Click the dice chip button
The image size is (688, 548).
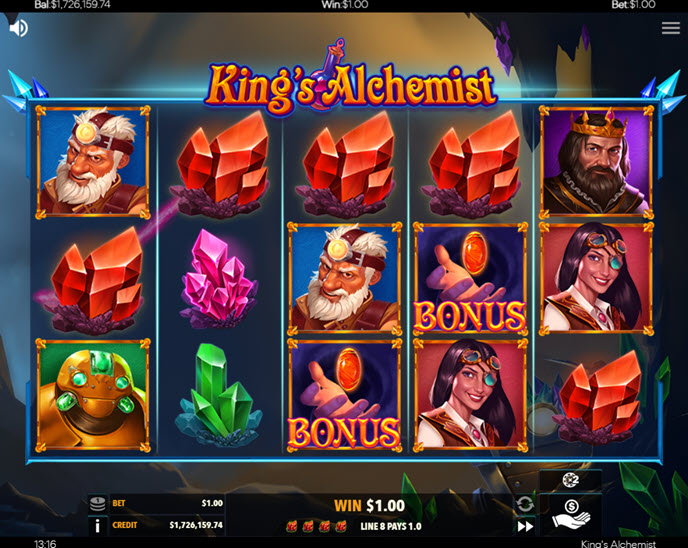point(571,481)
